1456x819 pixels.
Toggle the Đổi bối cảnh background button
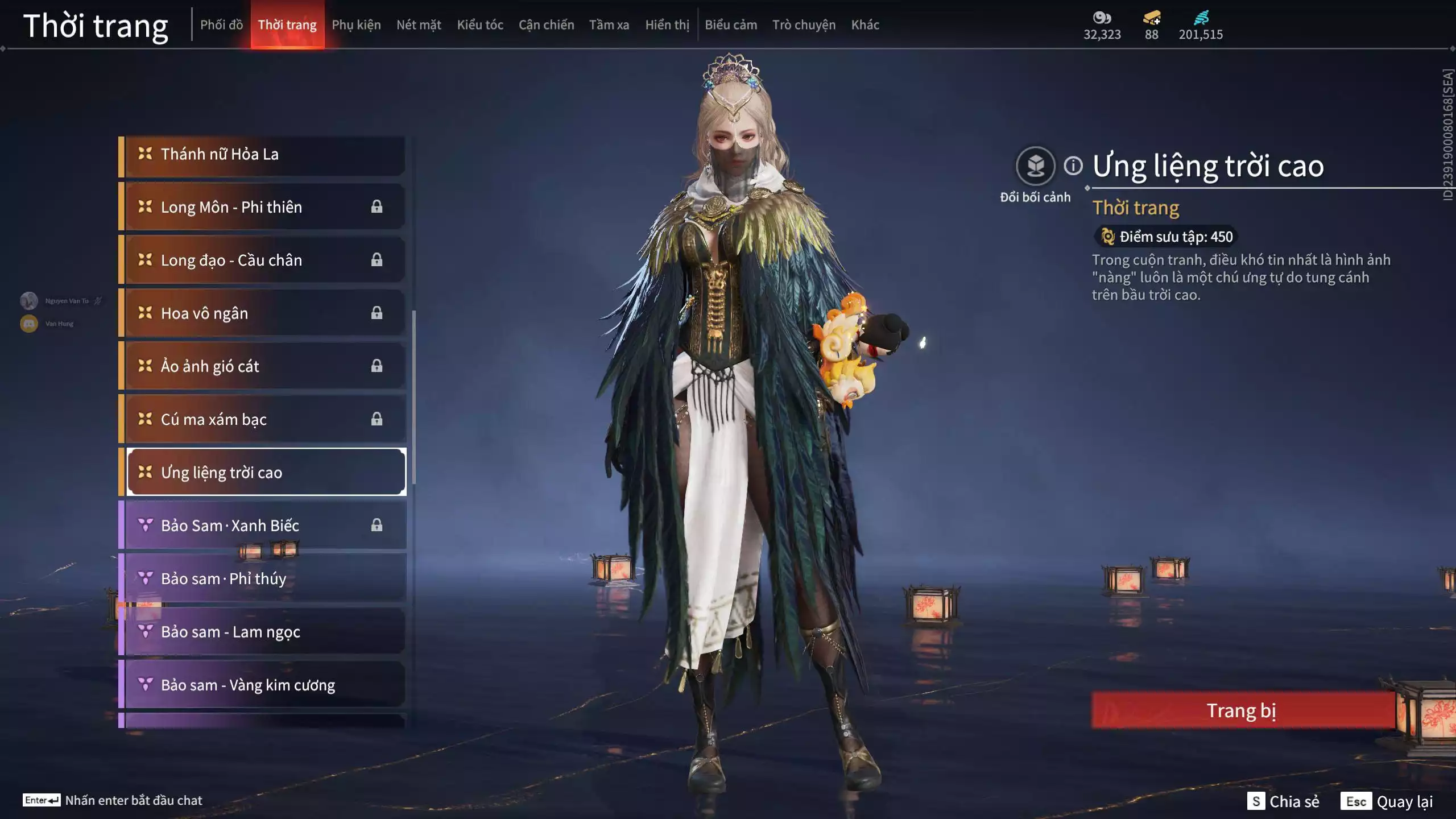click(x=1035, y=167)
